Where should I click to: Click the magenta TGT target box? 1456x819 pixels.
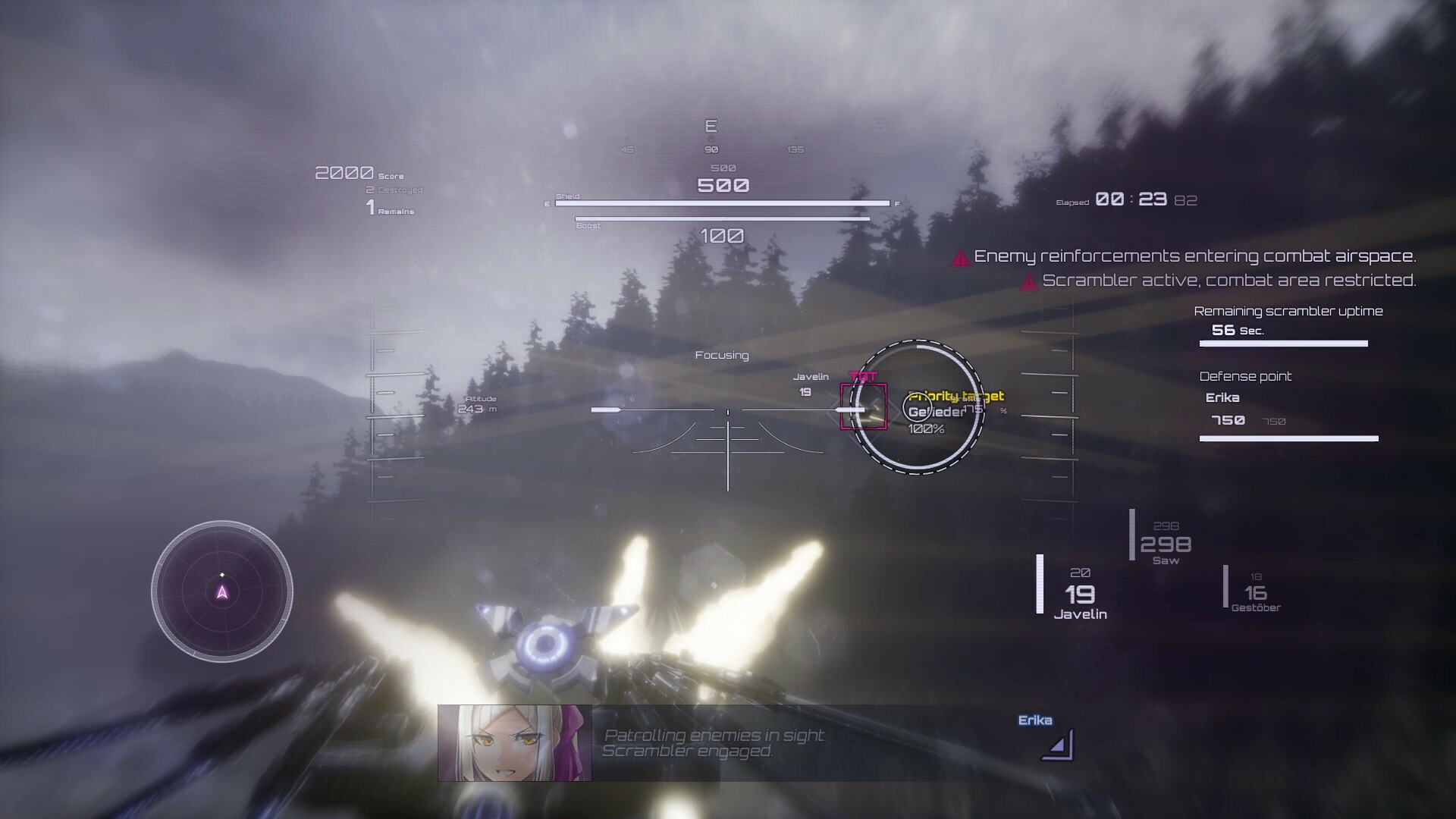(864, 408)
